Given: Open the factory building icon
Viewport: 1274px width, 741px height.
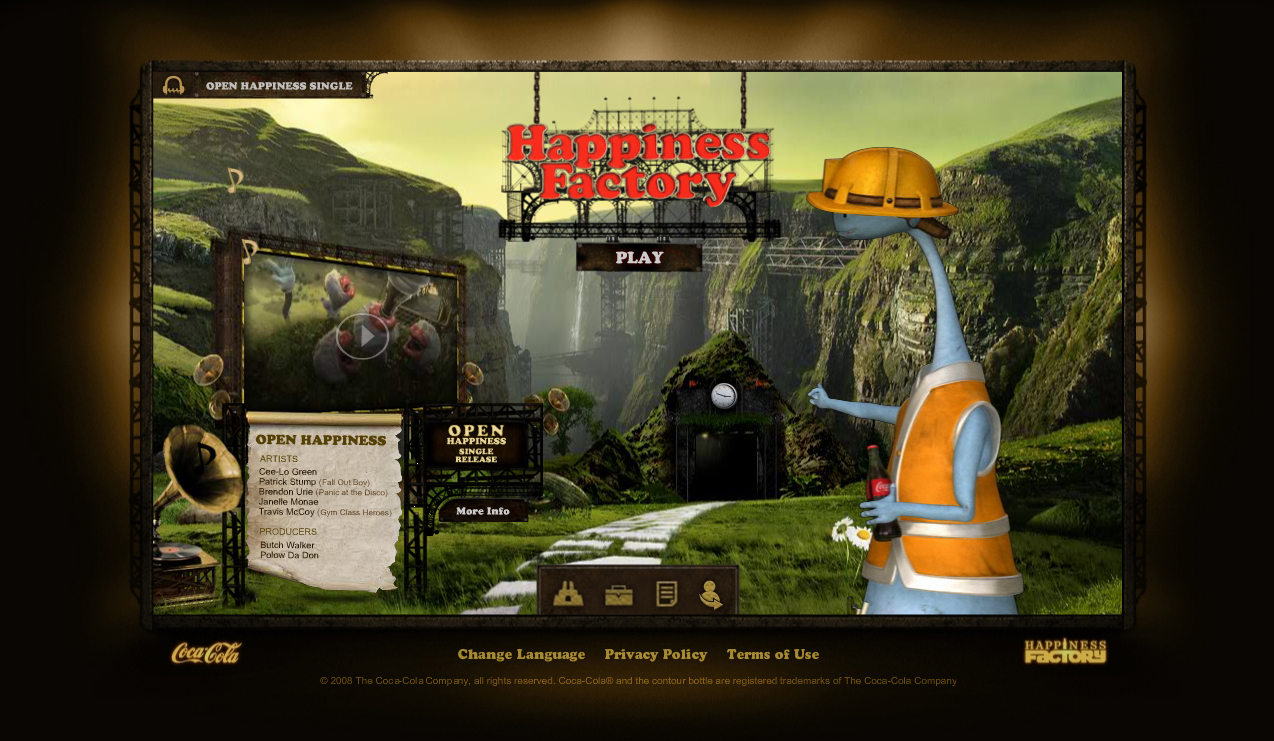Looking at the screenshot, I should [x=568, y=594].
